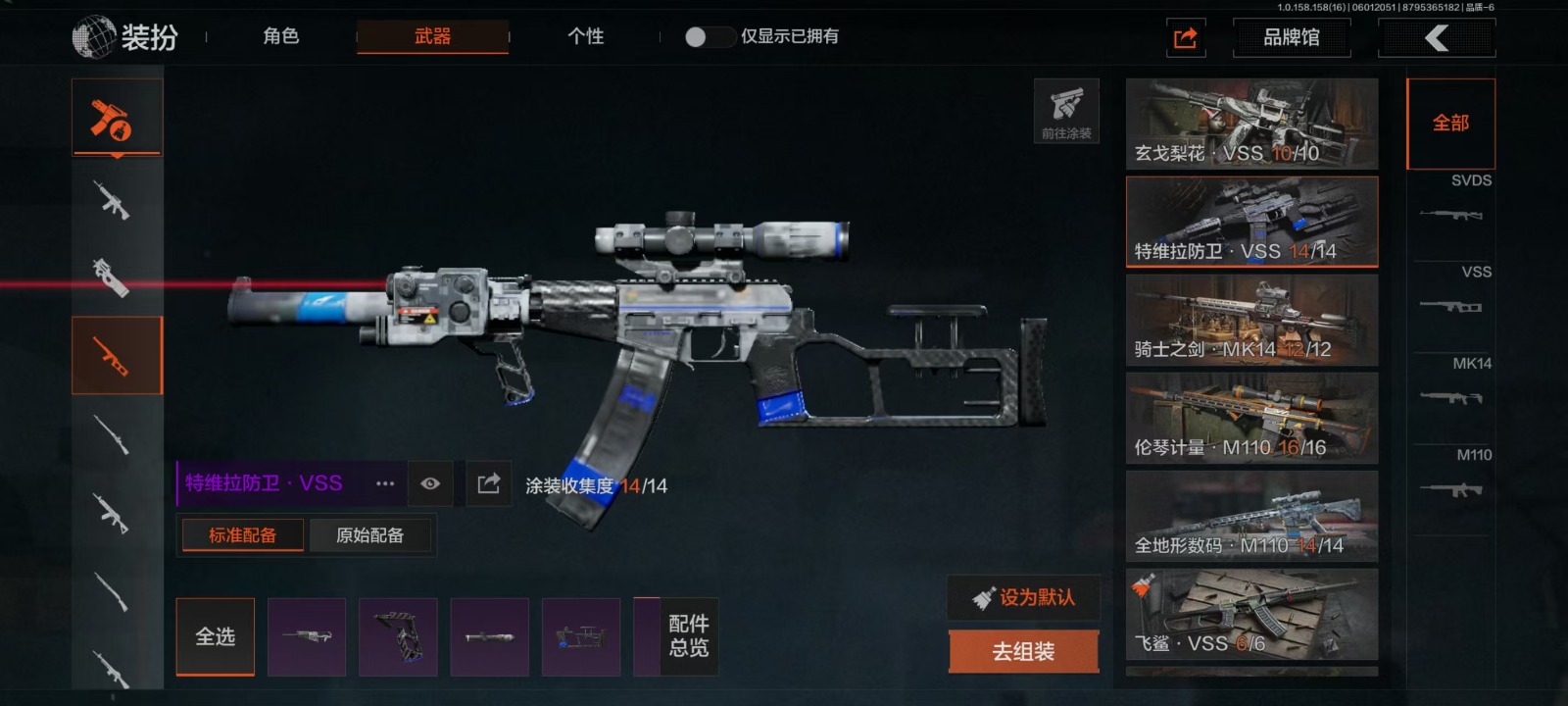Switch to 原始配备 loadout
The width and height of the screenshot is (1568, 706).
pyautogui.click(x=369, y=535)
